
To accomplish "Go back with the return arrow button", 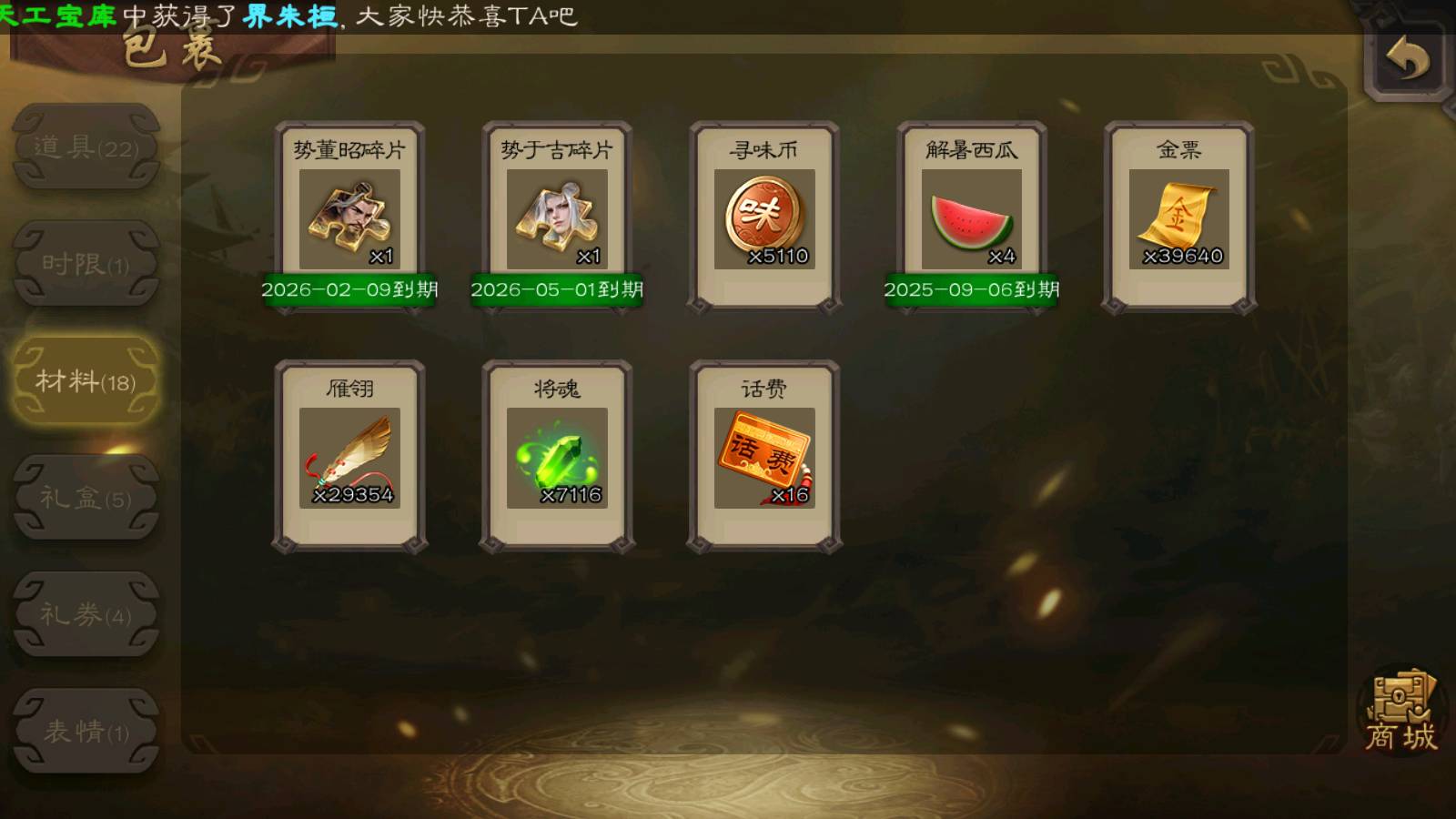I will 1407,60.
